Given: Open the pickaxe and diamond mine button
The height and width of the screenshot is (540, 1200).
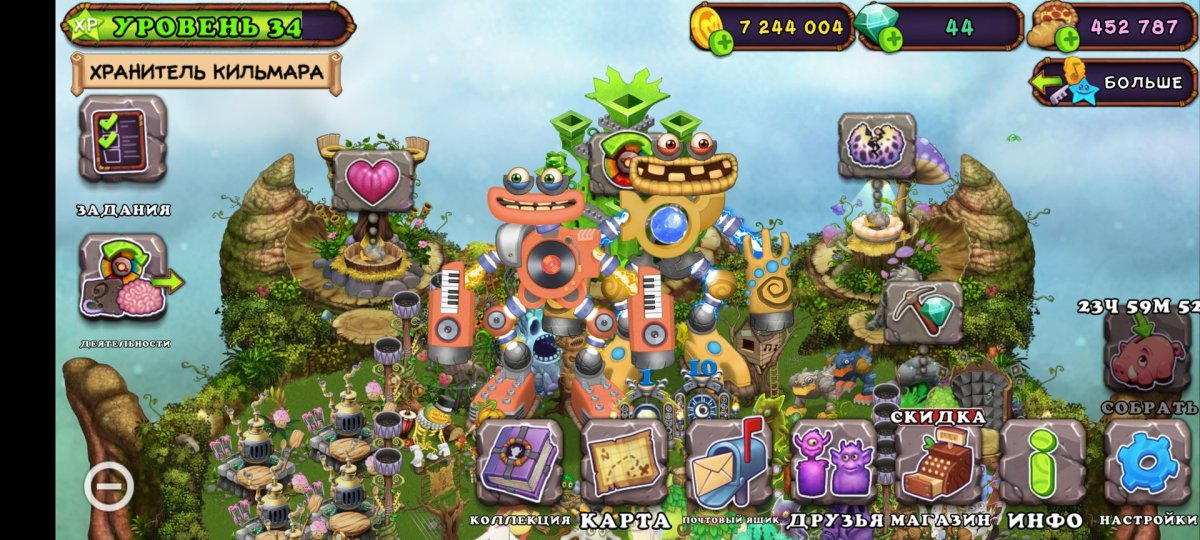Looking at the screenshot, I should point(923,311).
